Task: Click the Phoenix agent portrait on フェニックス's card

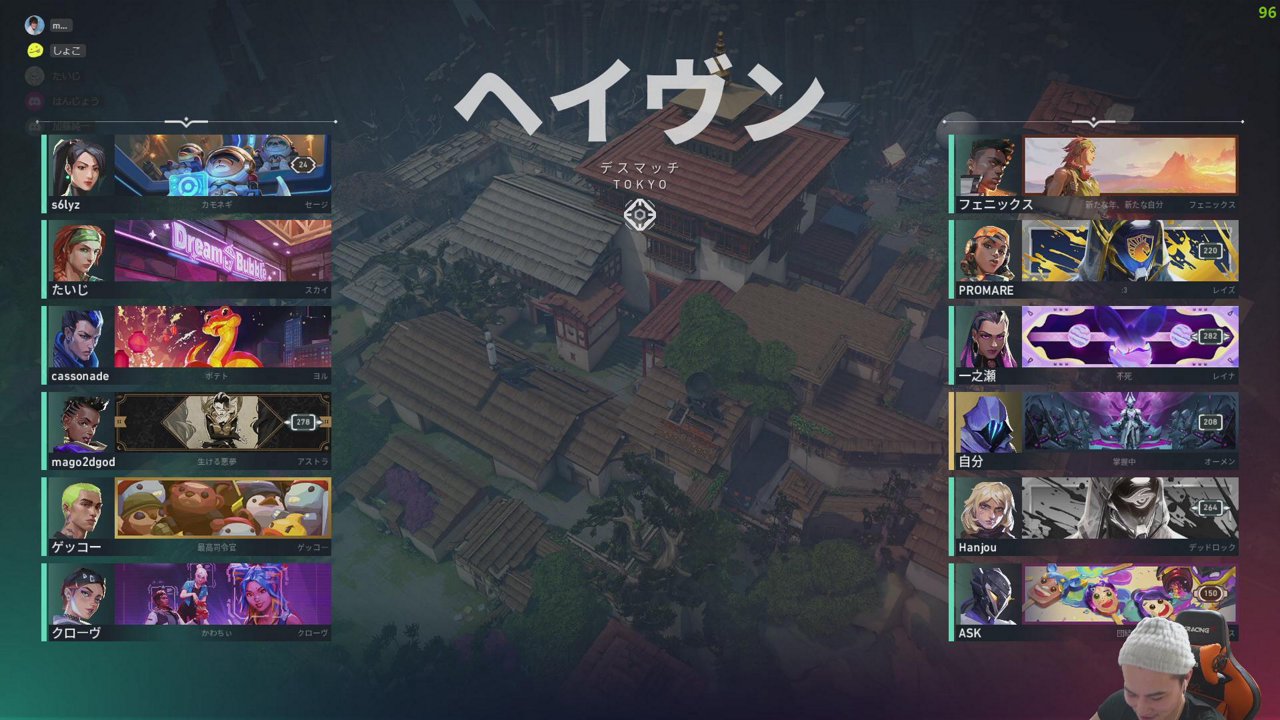Action: pyautogui.click(x=988, y=166)
